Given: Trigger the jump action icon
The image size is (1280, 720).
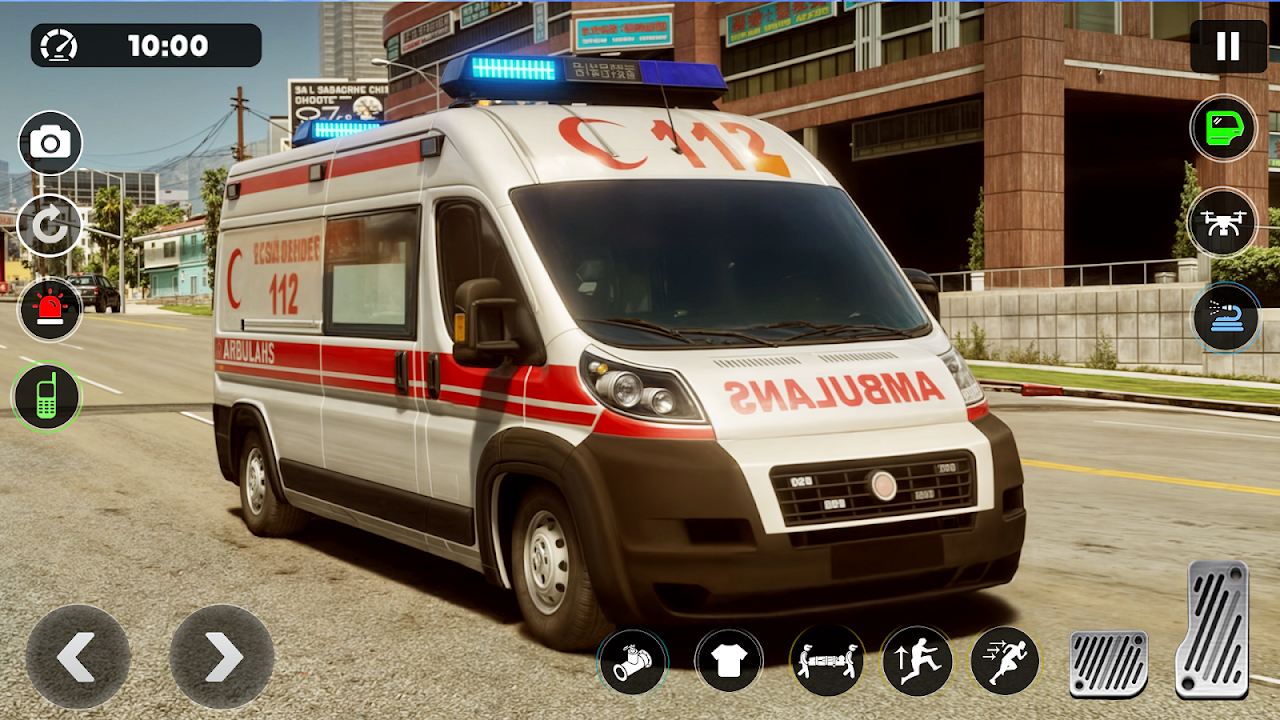Looking at the screenshot, I should [x=916, y=661].
